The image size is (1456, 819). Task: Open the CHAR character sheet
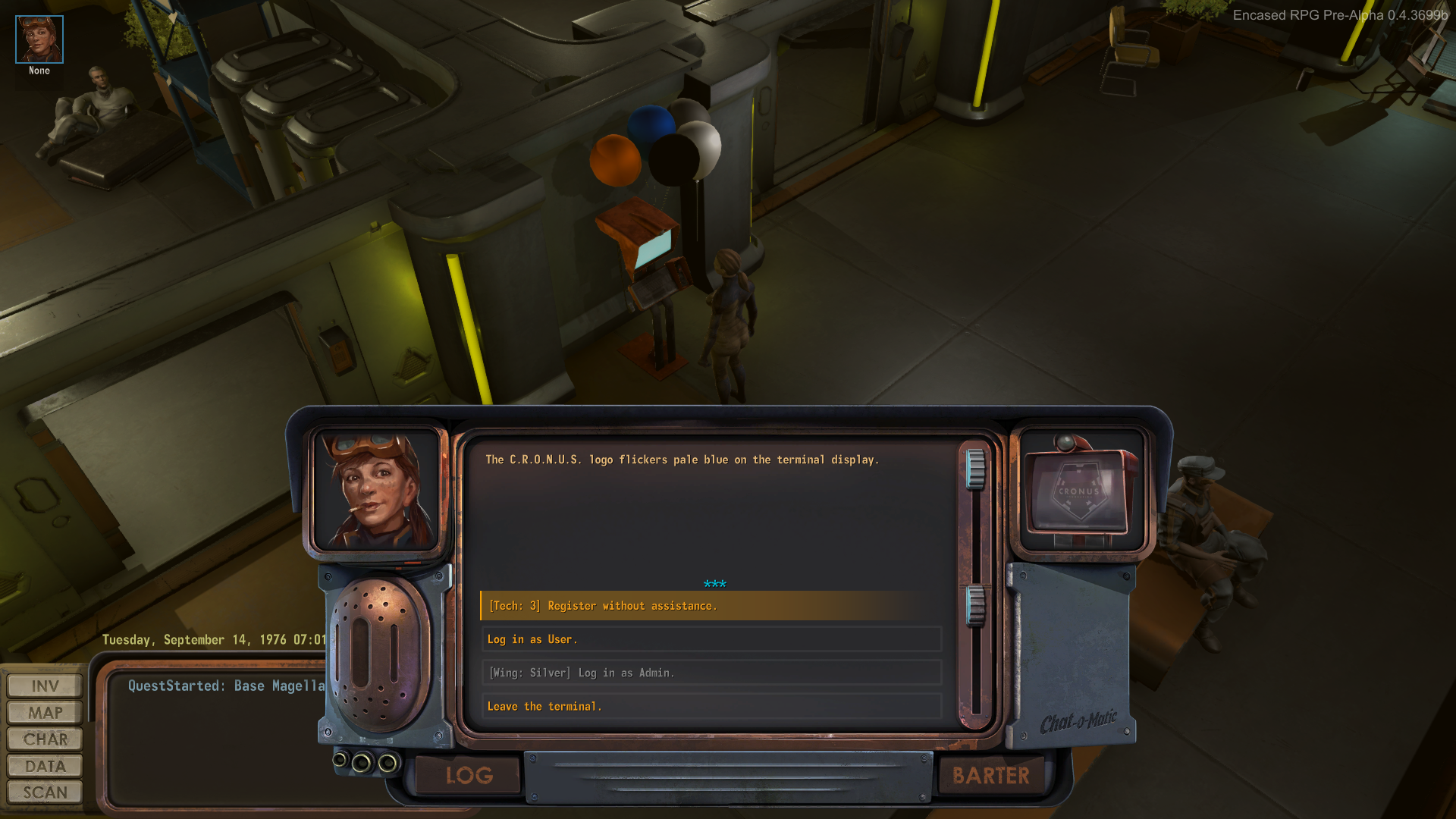(x=45, y=739)
